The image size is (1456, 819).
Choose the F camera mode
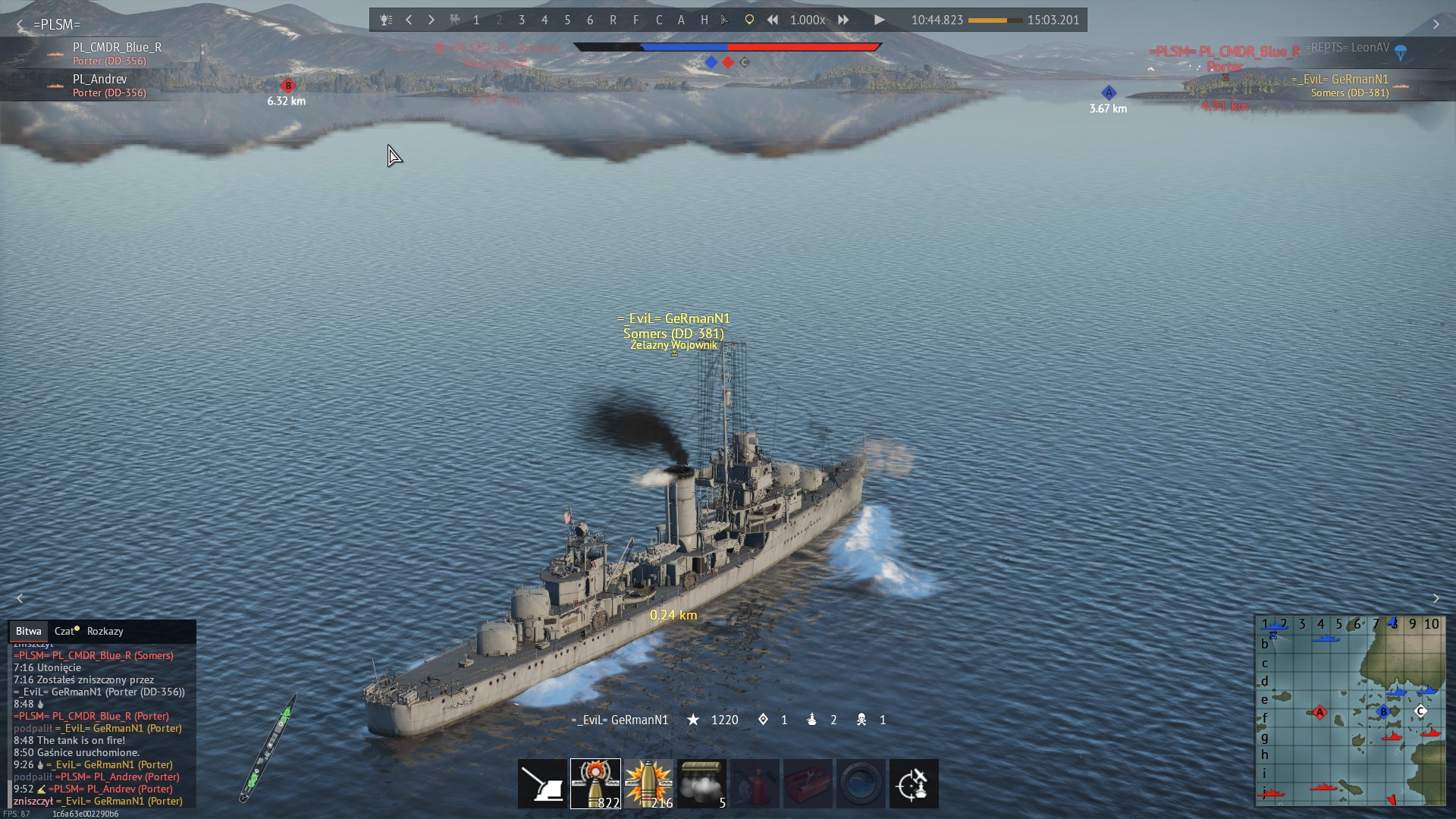[635, 20]
